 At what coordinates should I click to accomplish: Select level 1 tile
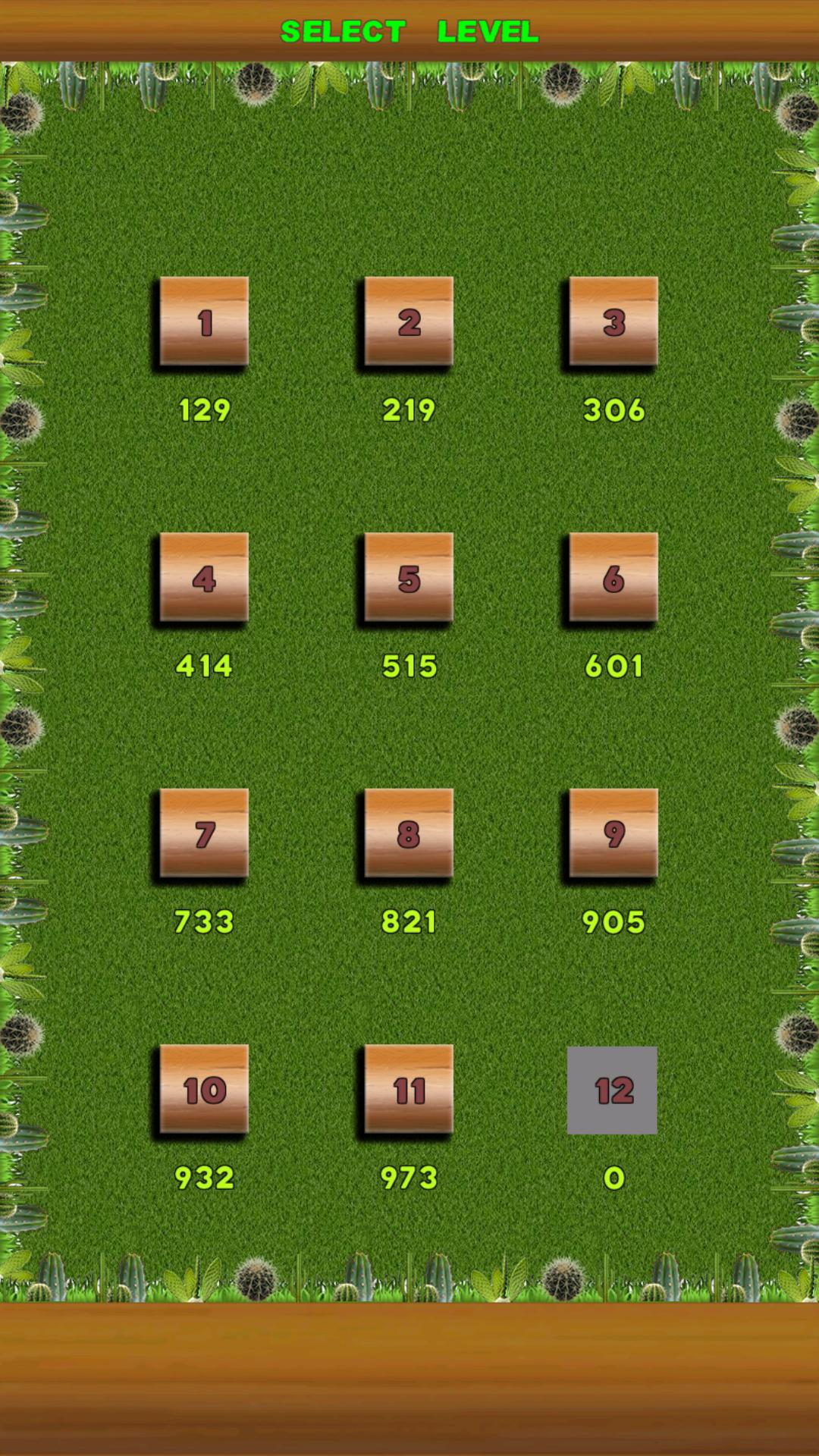point(204,322)
